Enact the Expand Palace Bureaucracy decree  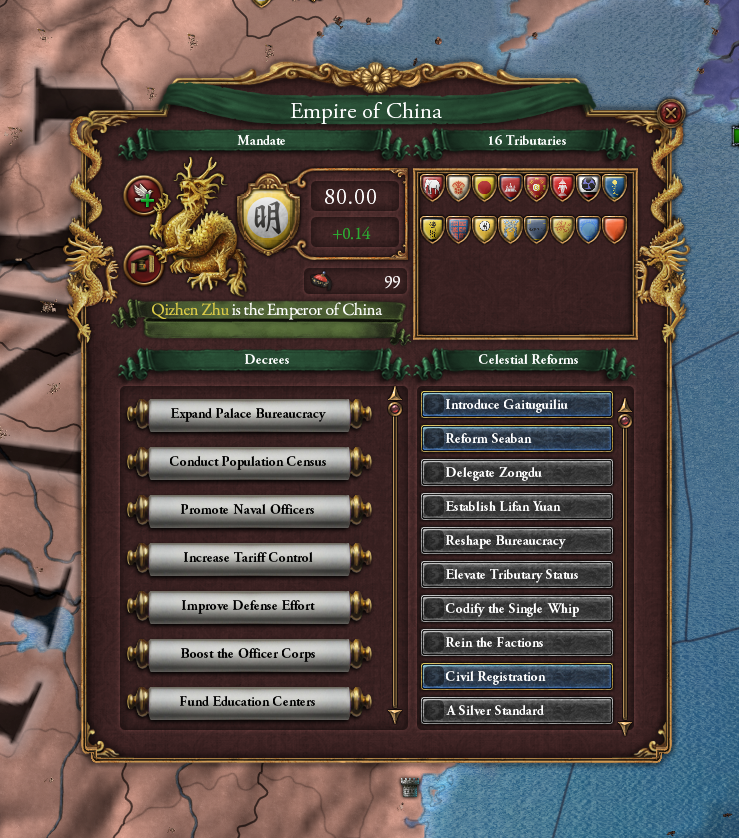coord(248,414)
